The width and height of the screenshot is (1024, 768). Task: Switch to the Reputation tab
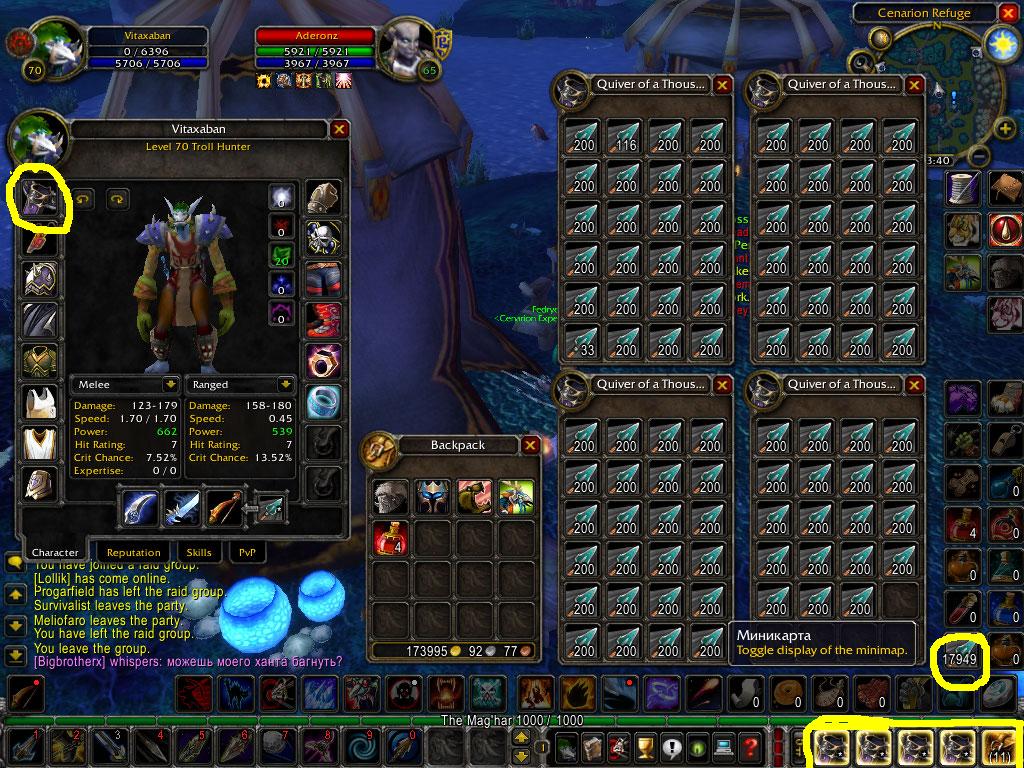(x=133, y=552)
